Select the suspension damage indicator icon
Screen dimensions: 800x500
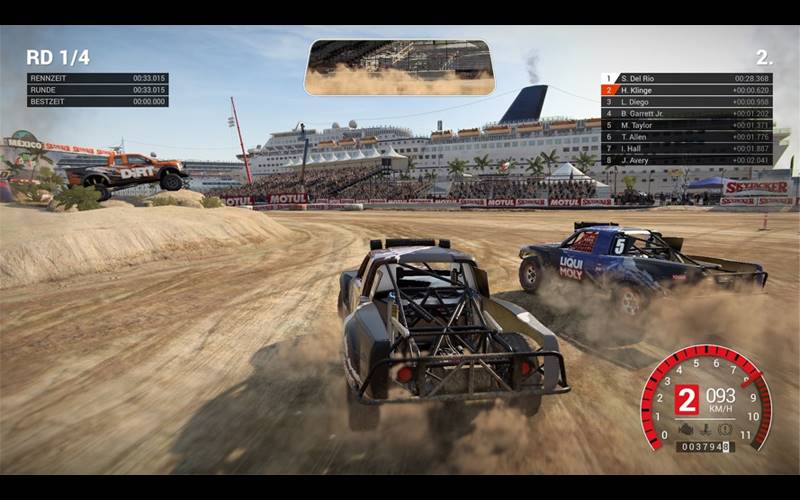coord(705,429)
